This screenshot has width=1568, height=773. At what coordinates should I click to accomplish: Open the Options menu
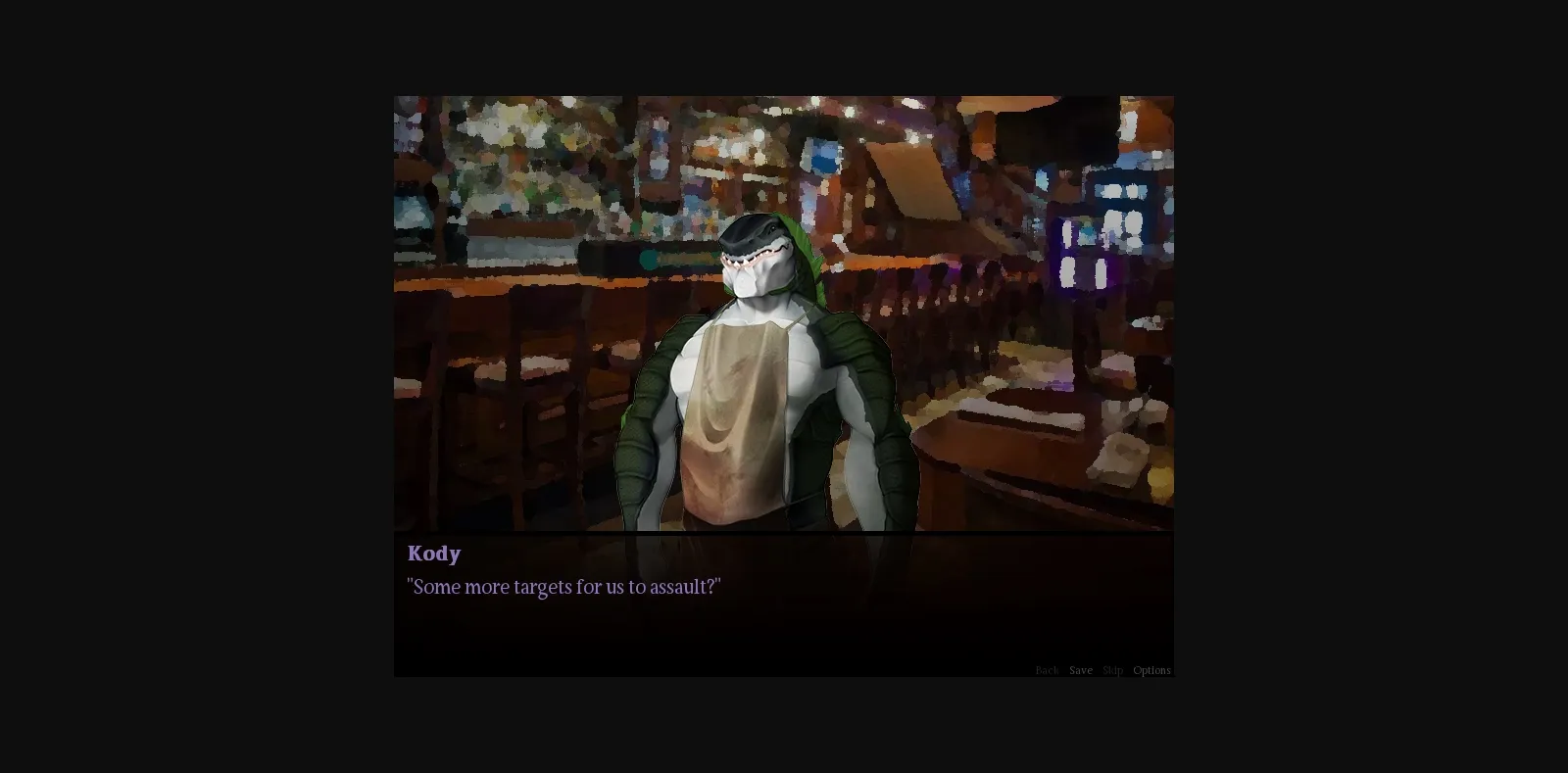pos(1151,670)
